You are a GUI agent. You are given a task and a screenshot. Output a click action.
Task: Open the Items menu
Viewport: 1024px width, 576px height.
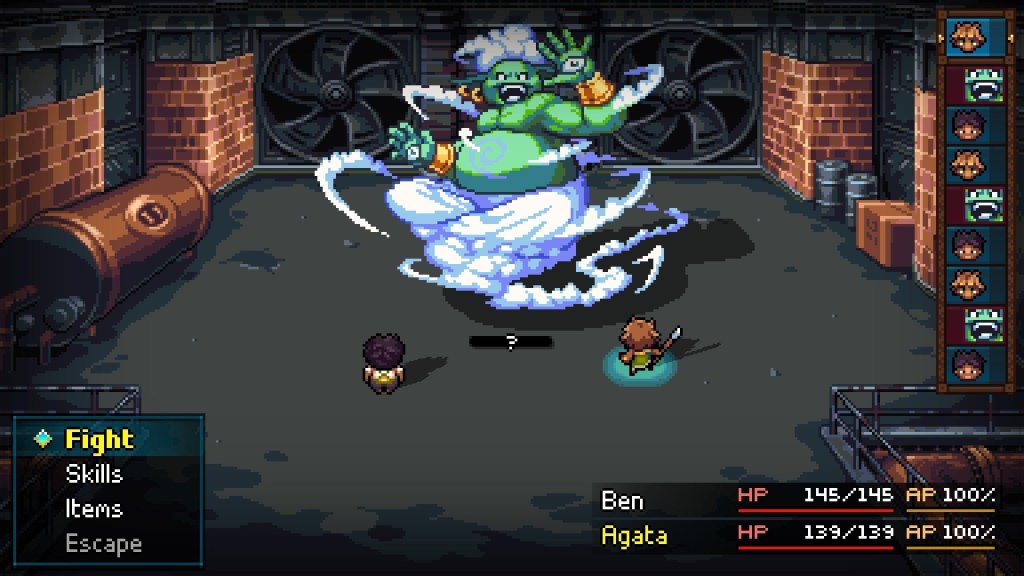[x=94, y=509]
